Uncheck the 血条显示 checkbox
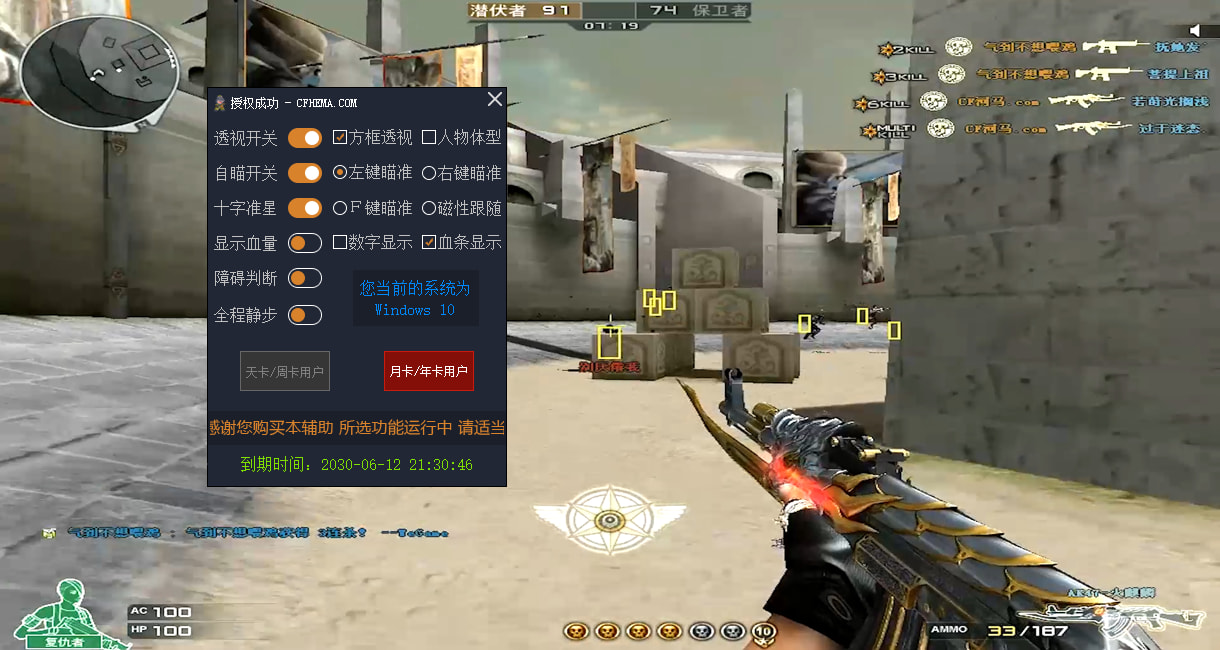1220x650 pixels. click(429, 242)
